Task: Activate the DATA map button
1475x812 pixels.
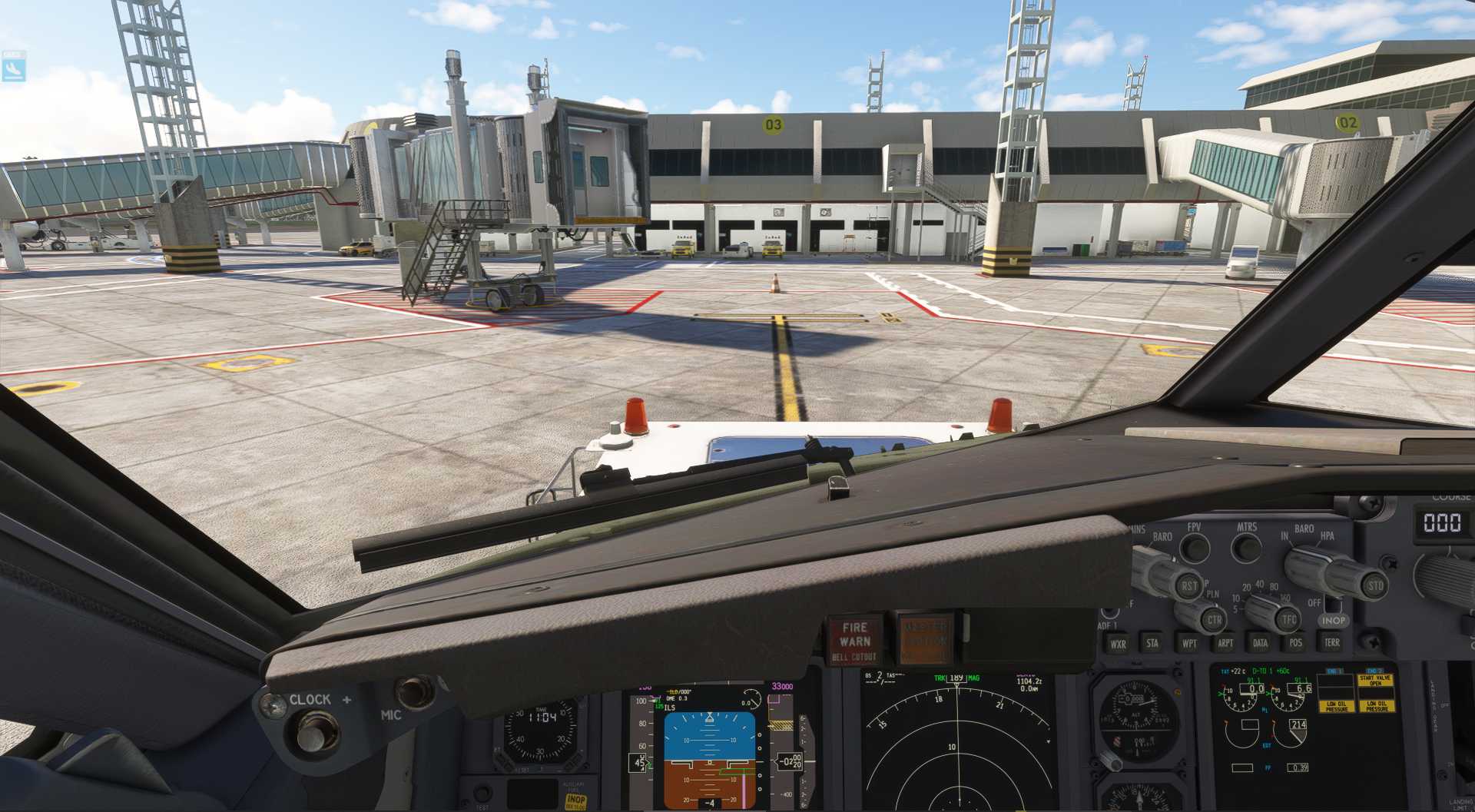Action: tap(1260, 643)
